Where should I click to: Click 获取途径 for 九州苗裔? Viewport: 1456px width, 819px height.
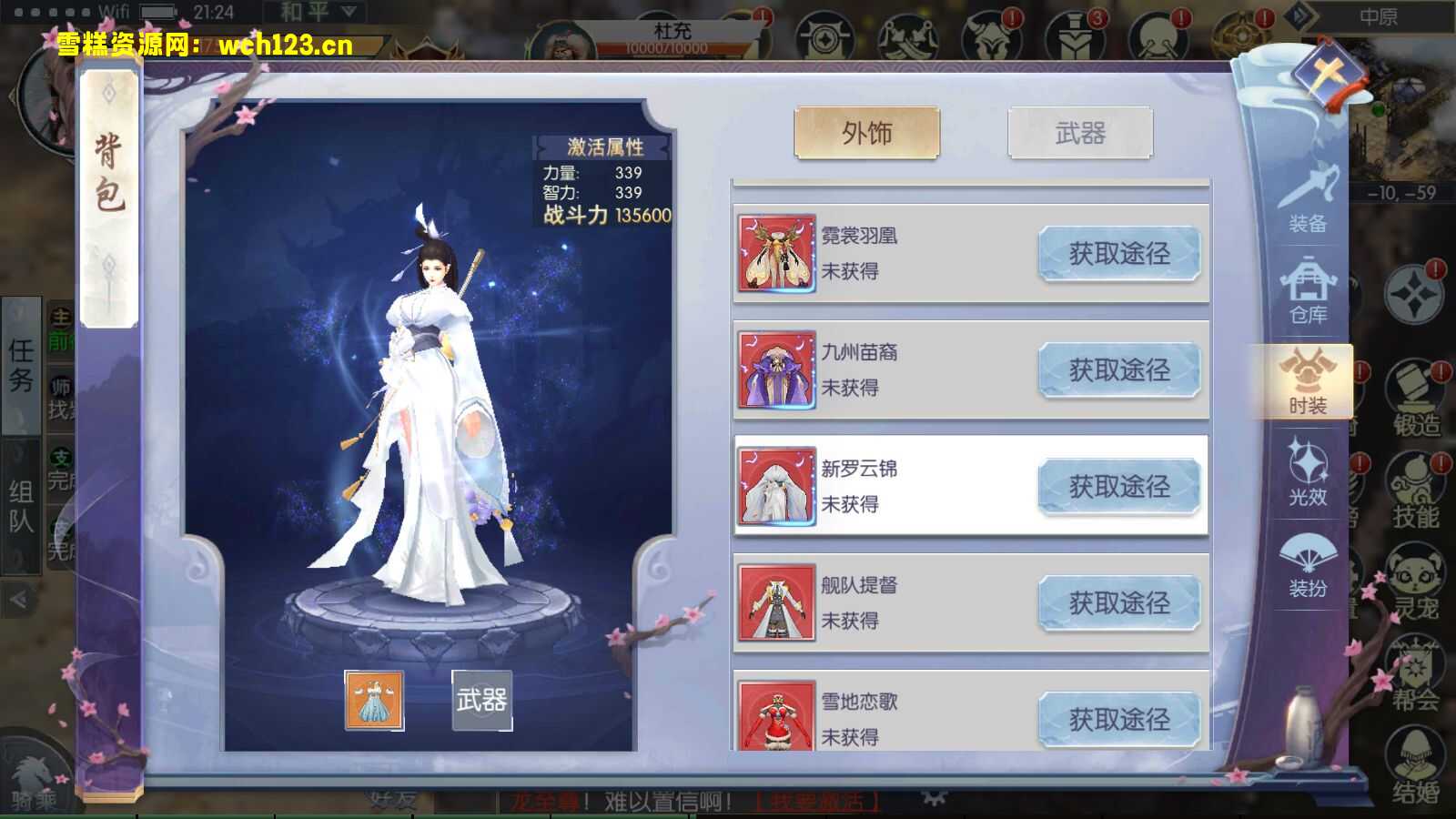point(1119,369)
